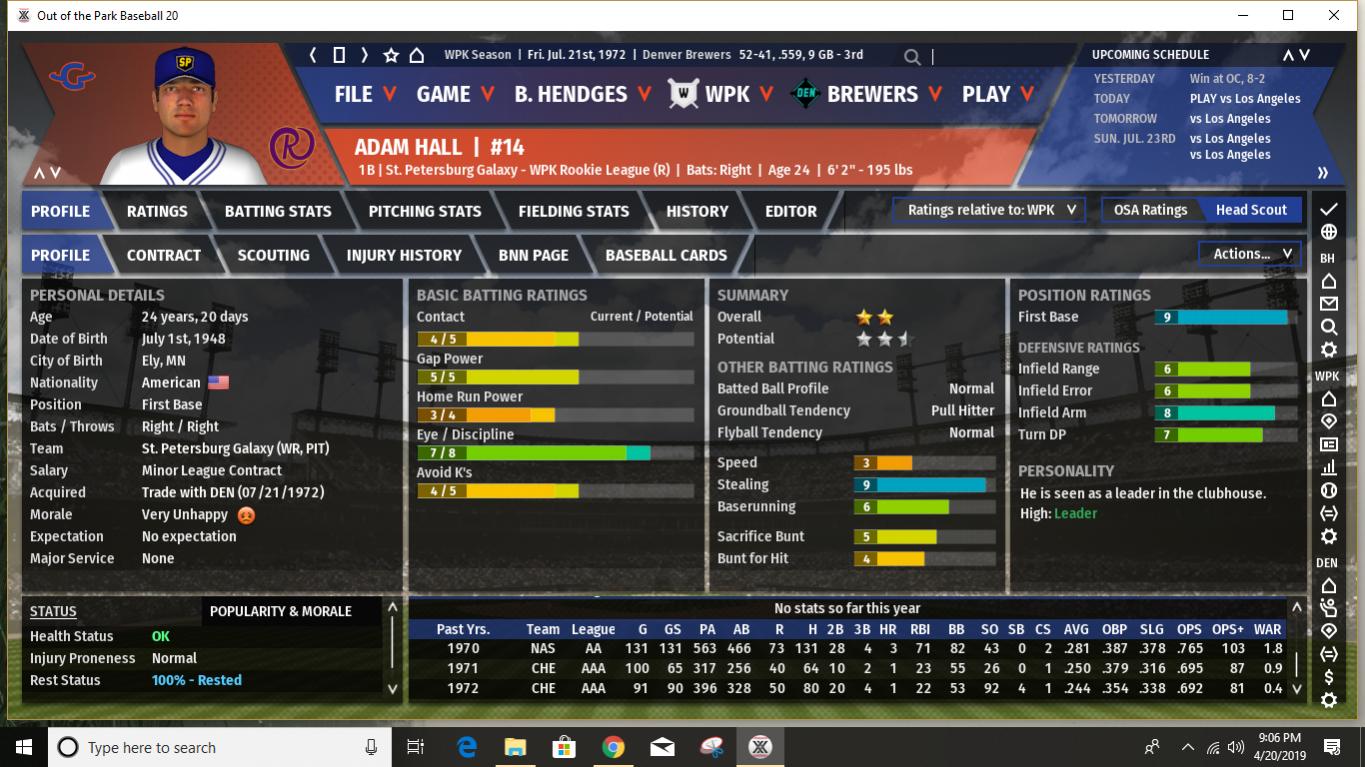The height and width of the screenshot is (767, 1365).
Task: View the INJURY HISTORY sub-tab
Action: [x=404, y=255]
